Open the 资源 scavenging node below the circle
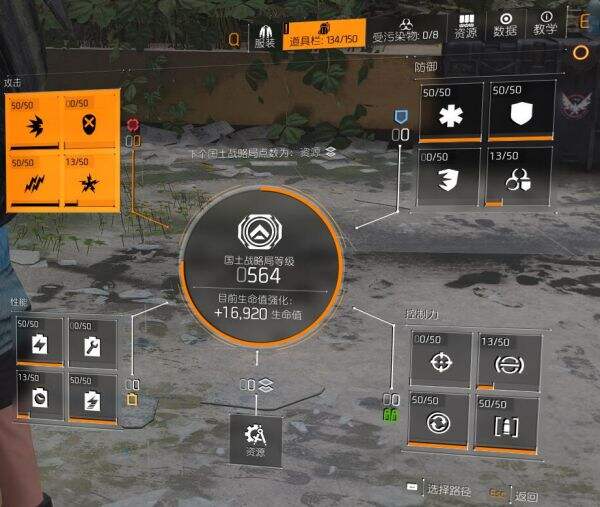The height and width of the screenshot is (507, 600). tap(256, 440)
